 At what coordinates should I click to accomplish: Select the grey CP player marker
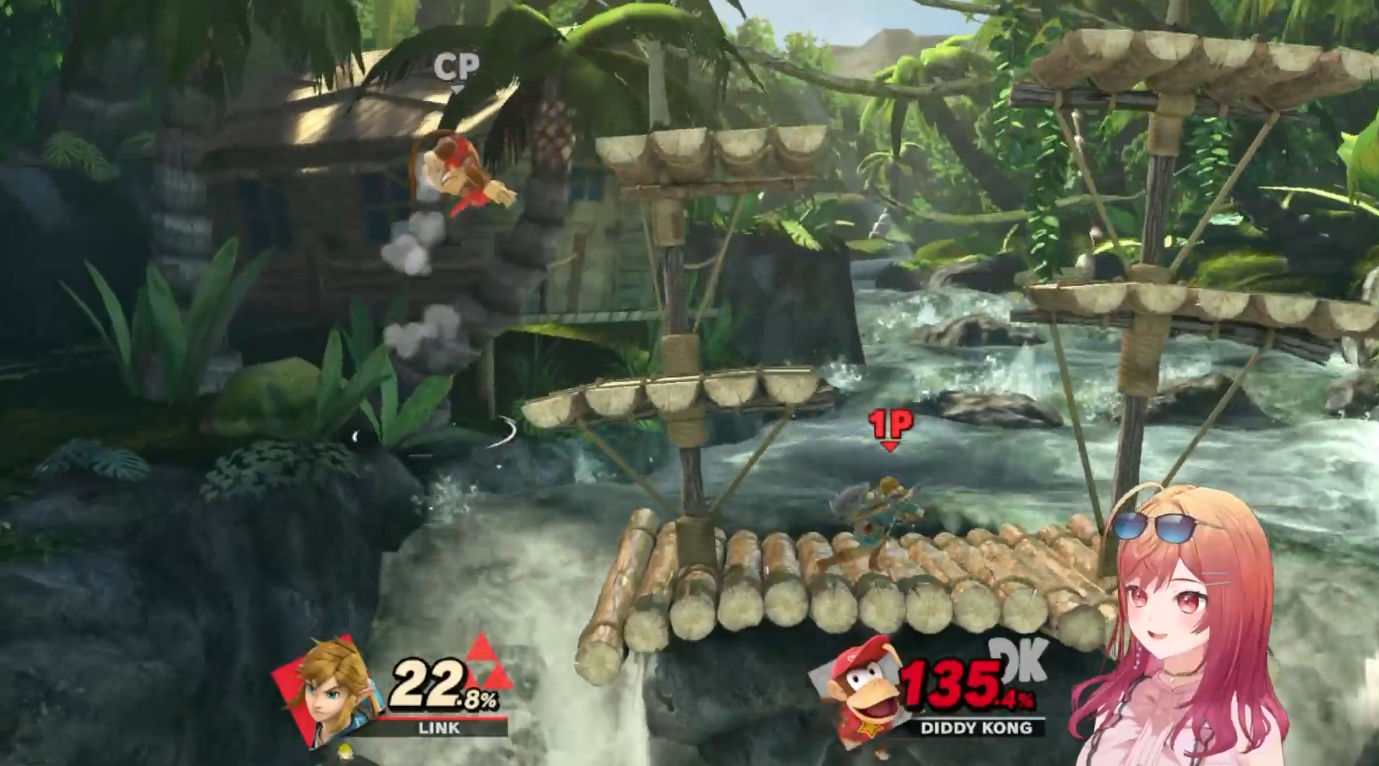(456, 68)
